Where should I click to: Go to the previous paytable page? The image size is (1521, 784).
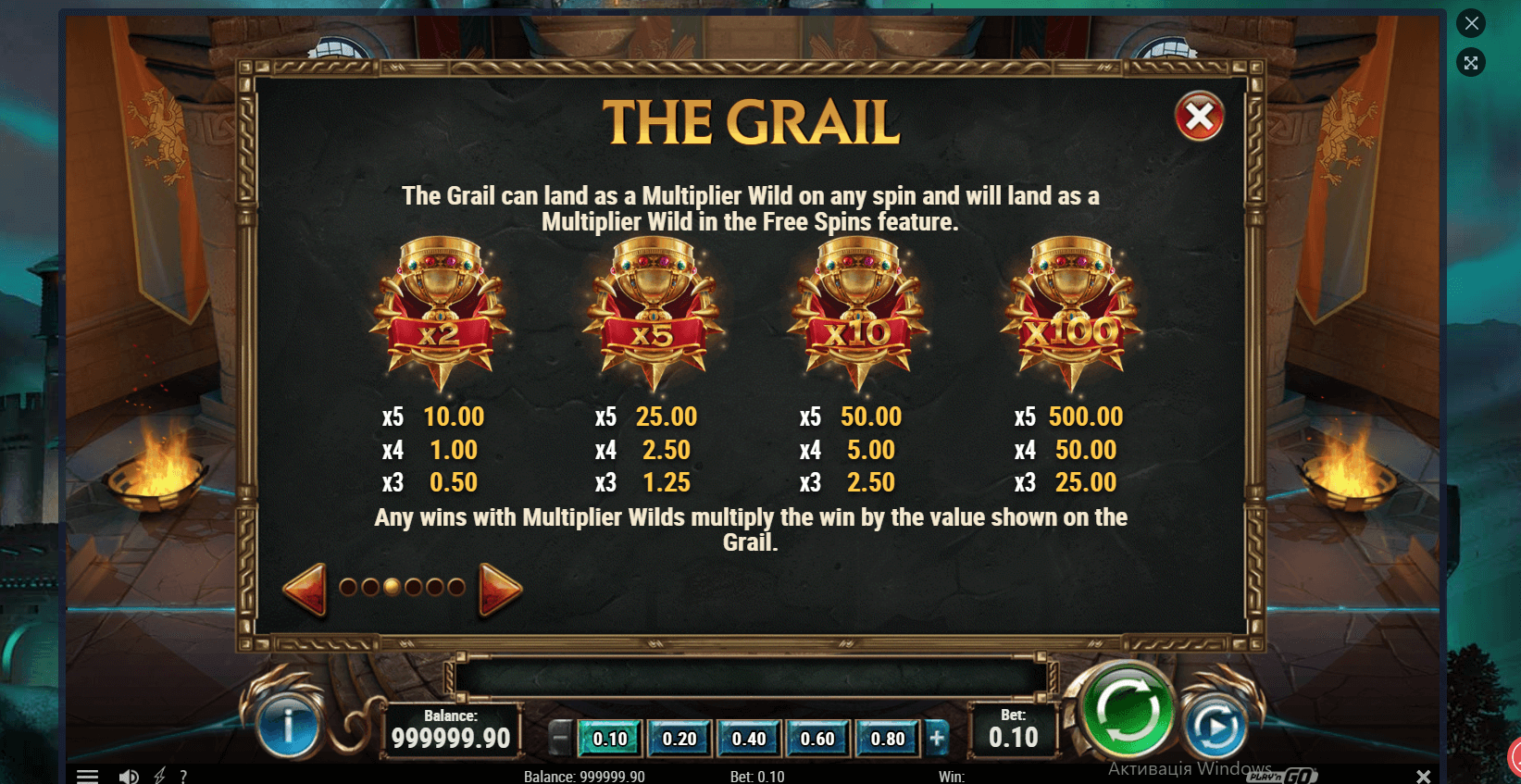pyautogui.click(x=305, y=588)
